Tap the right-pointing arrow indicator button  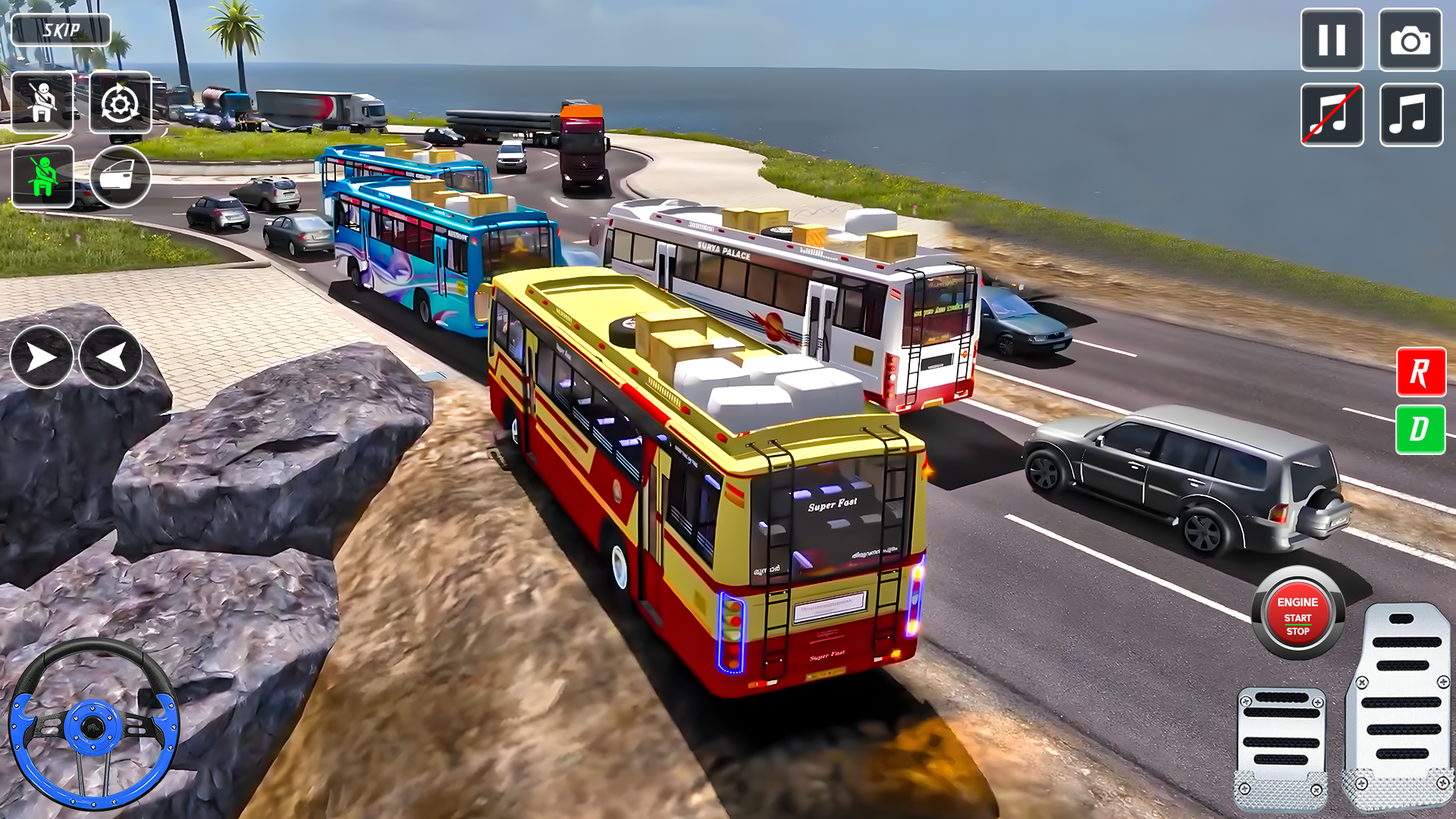(41, 357)
